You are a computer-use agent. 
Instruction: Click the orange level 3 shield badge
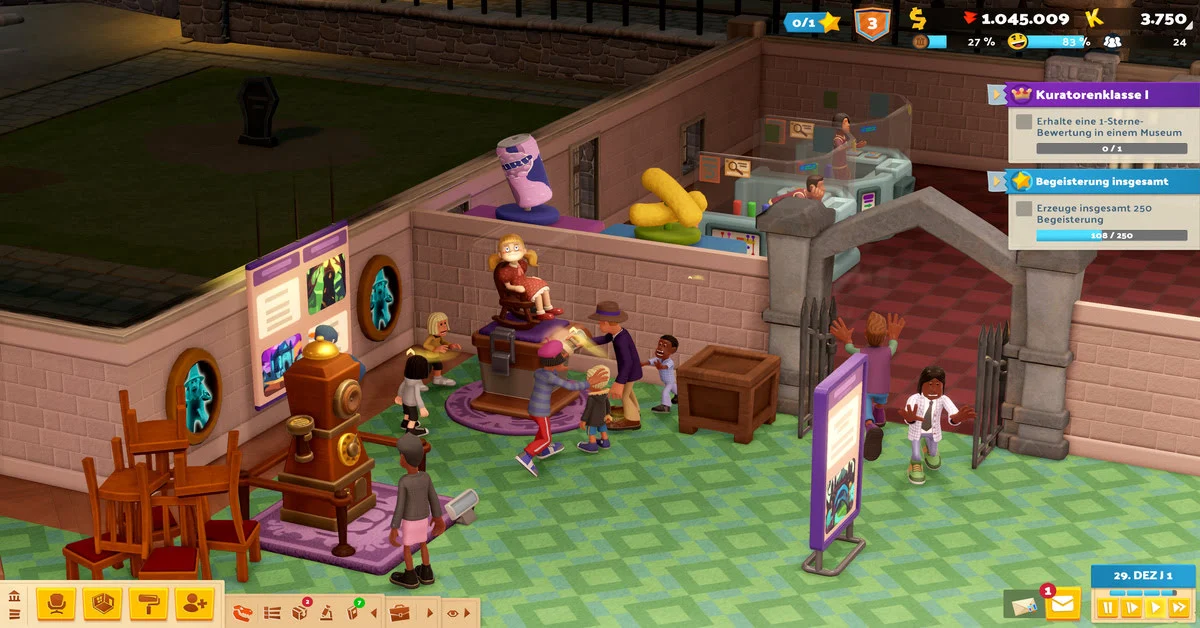[x=872, y=22]
